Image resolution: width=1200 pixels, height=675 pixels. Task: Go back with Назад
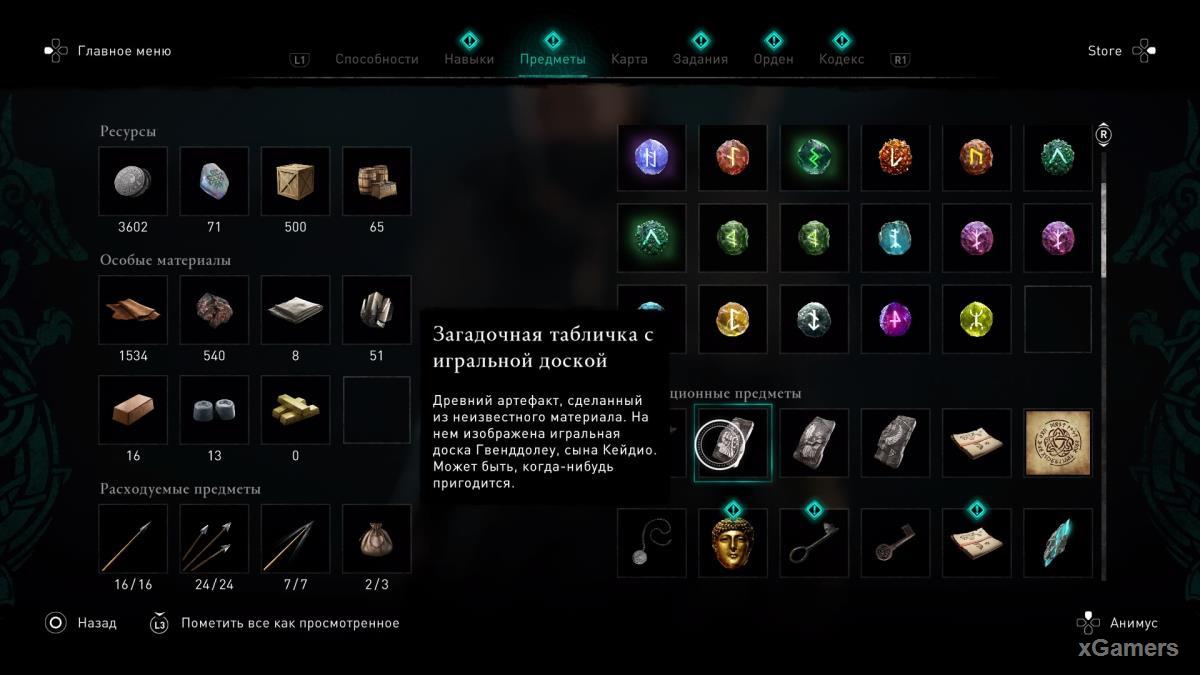coord(97,623)
